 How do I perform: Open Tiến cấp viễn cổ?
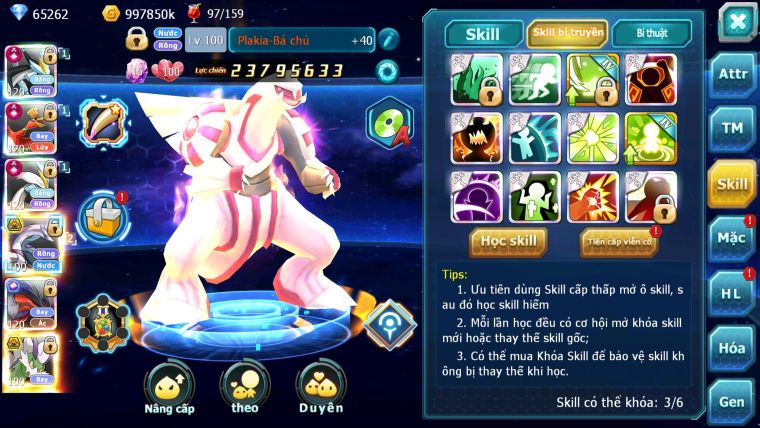(618, 242)
